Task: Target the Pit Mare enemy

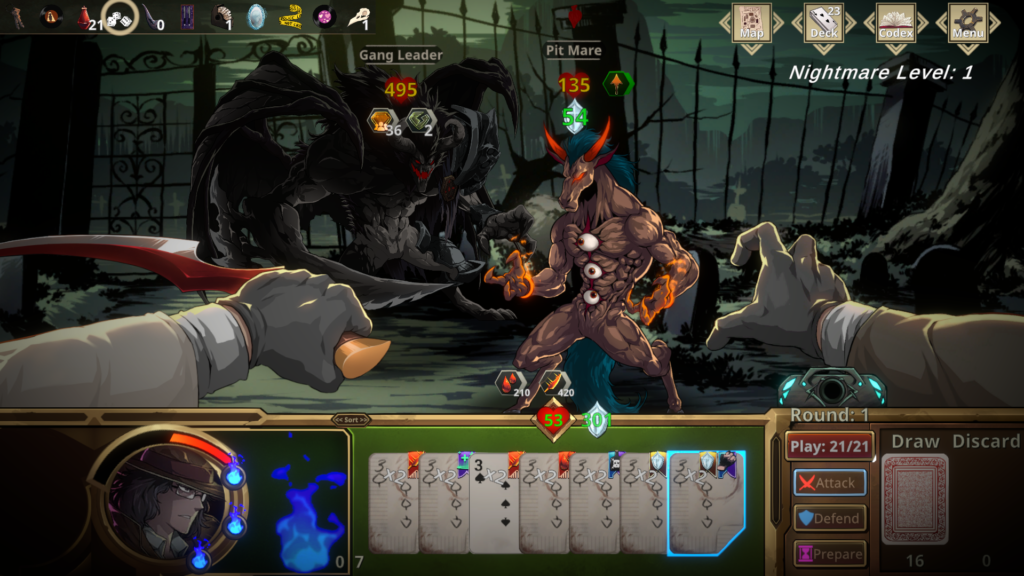Action: 590,260
